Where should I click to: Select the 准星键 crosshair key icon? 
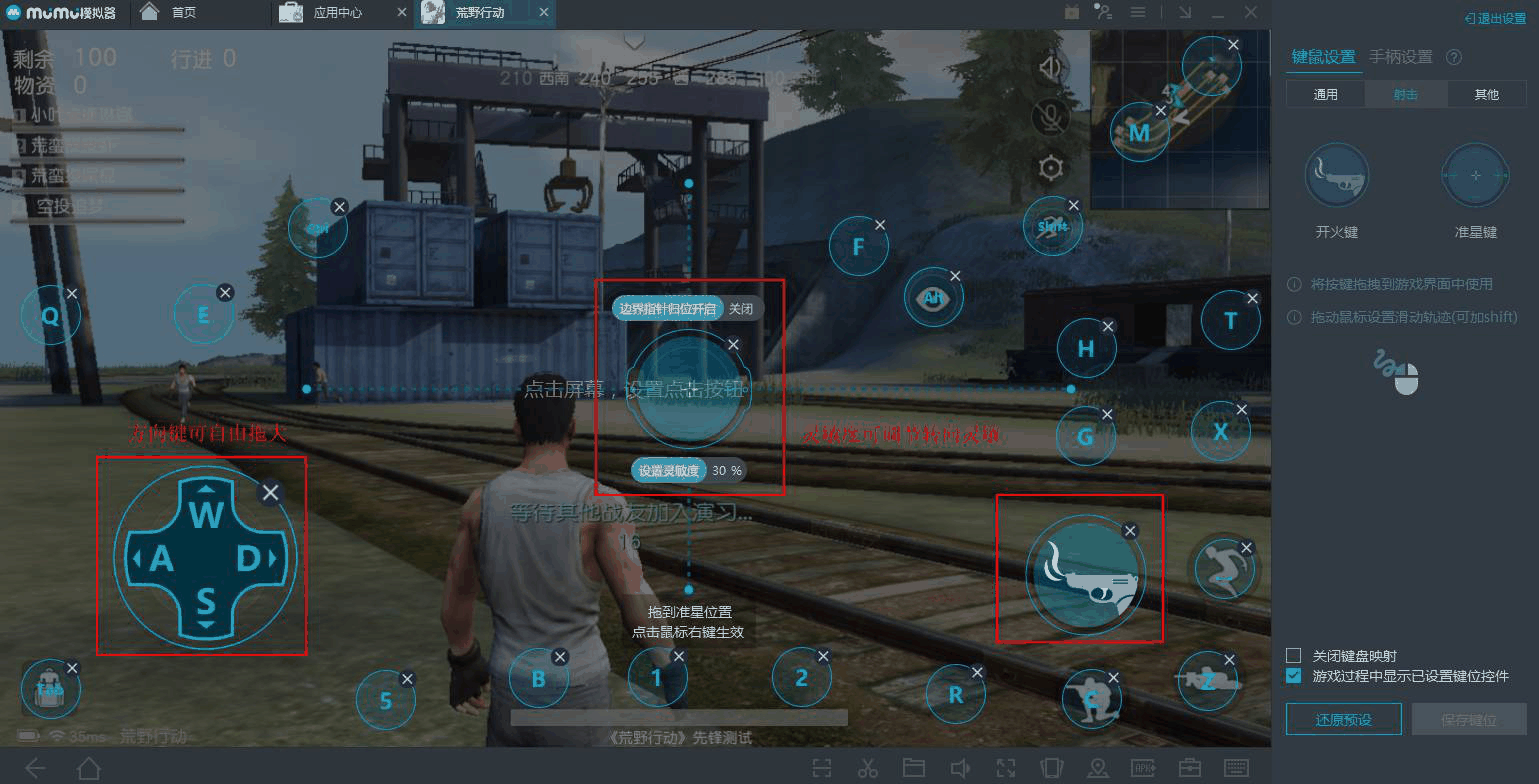click(1475, 176)
